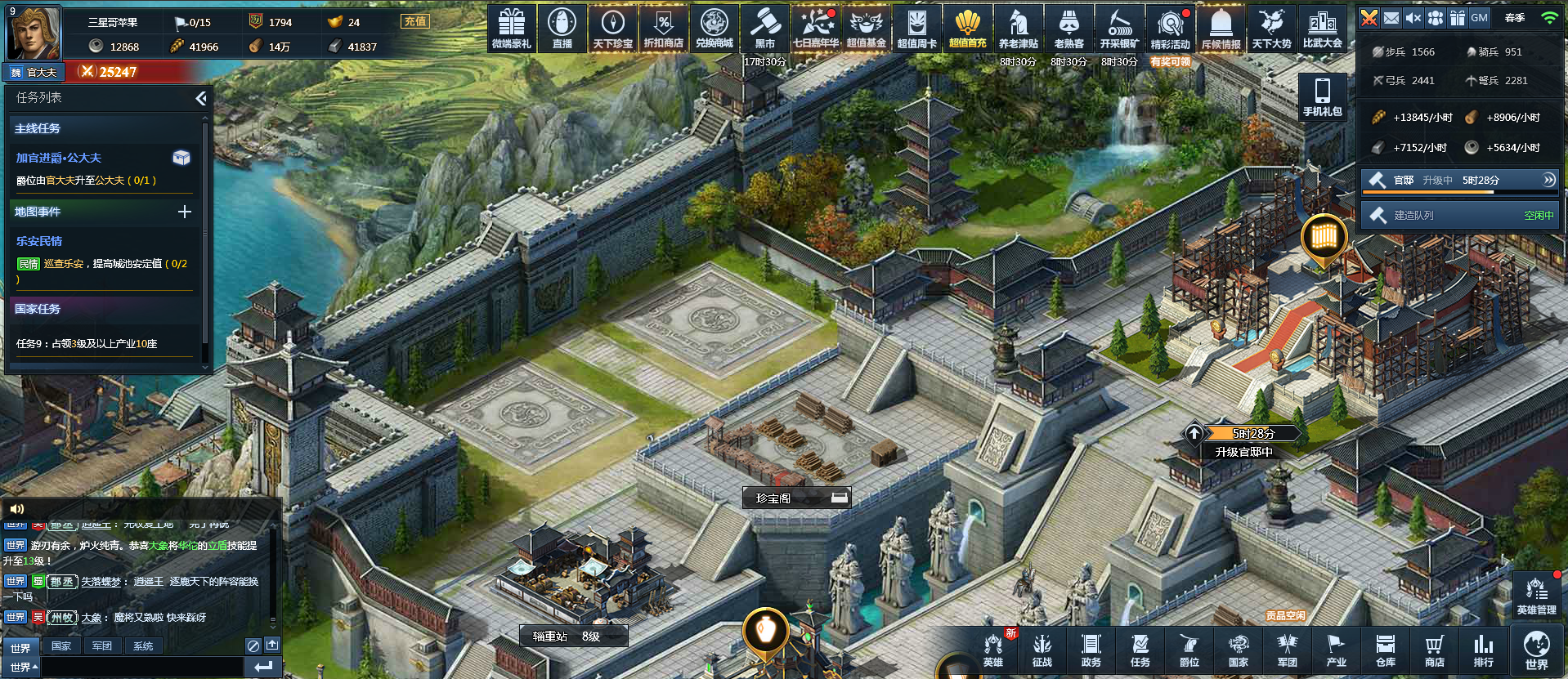
Task: Open 微端豪礼 gift box icon
Action: click(512, 29)
